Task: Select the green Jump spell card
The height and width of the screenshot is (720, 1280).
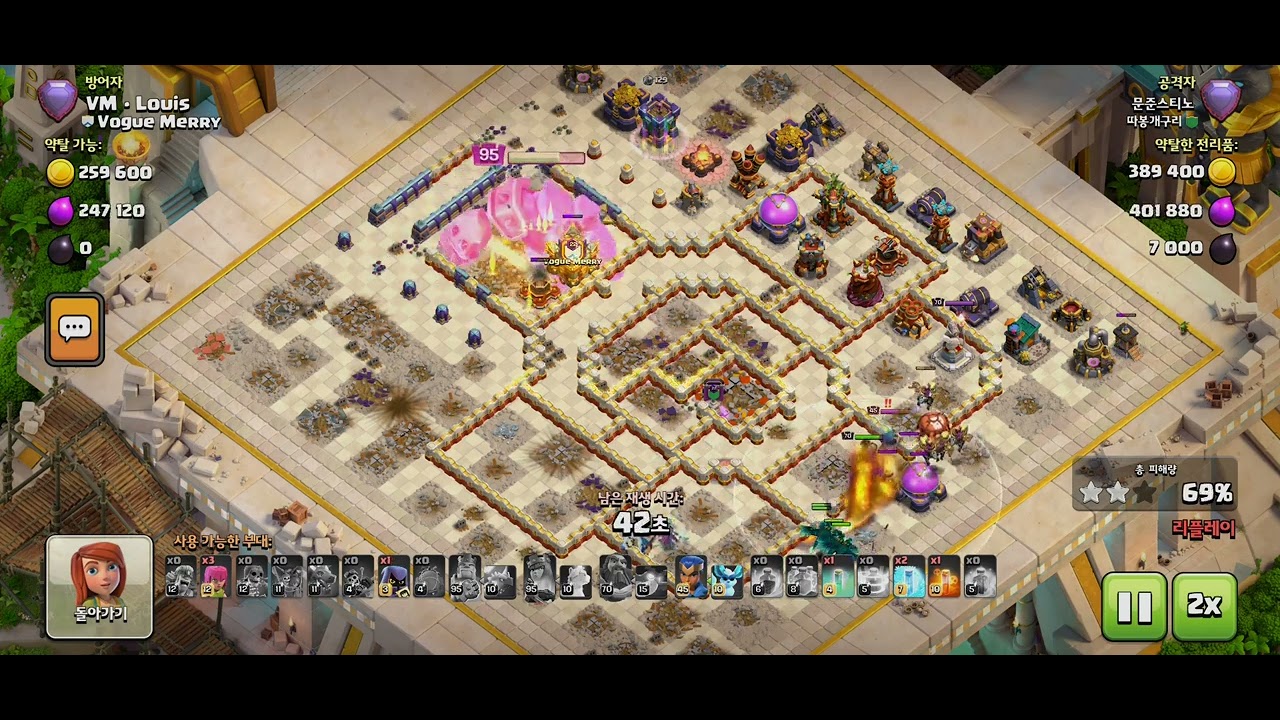Action: 837,577
